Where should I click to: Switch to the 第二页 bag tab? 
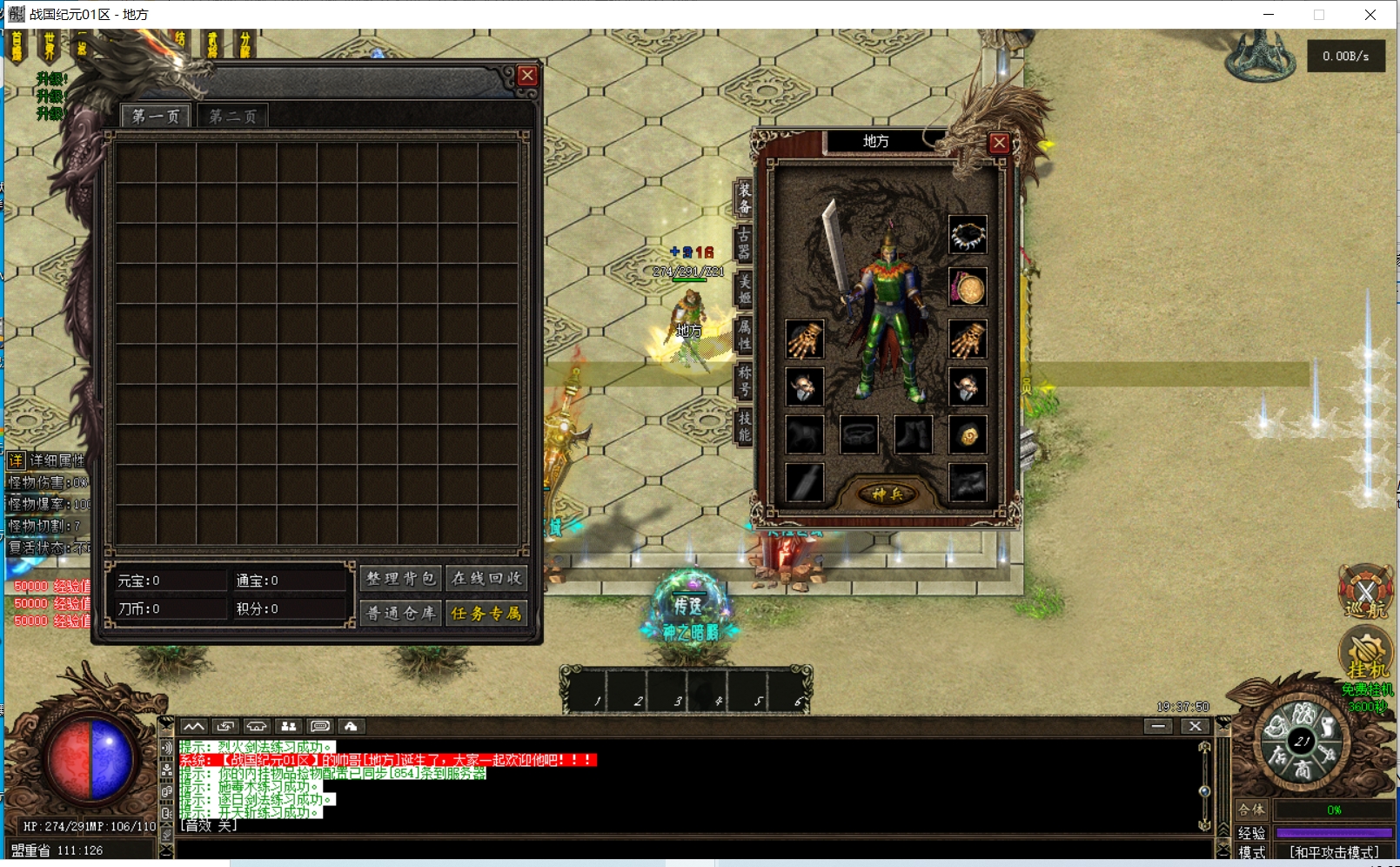click(x=232, y=117)
